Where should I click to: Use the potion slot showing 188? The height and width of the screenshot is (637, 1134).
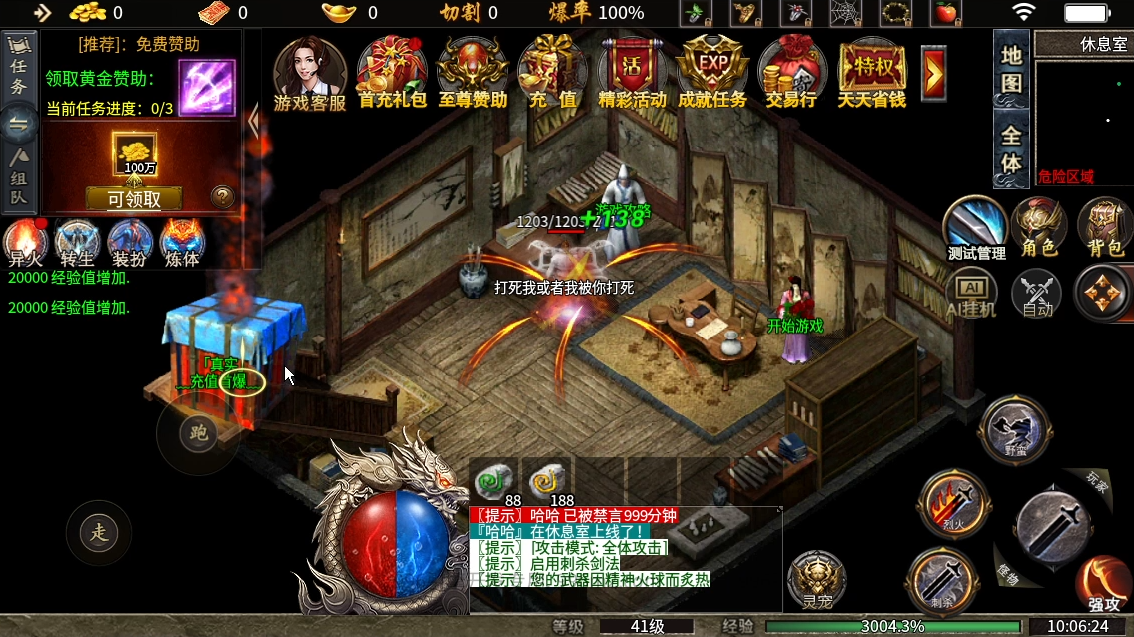point(547,480)
